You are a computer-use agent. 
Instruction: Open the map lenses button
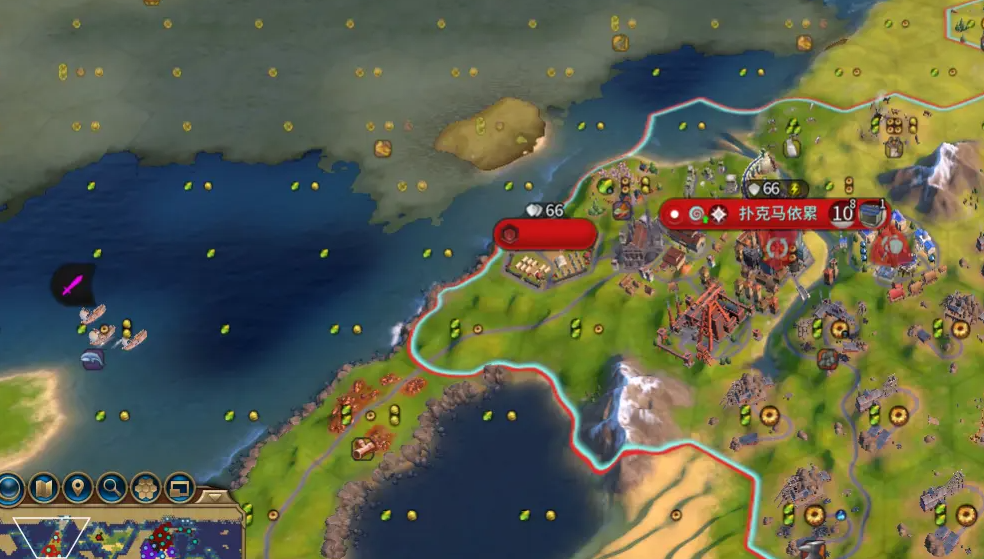43,489
